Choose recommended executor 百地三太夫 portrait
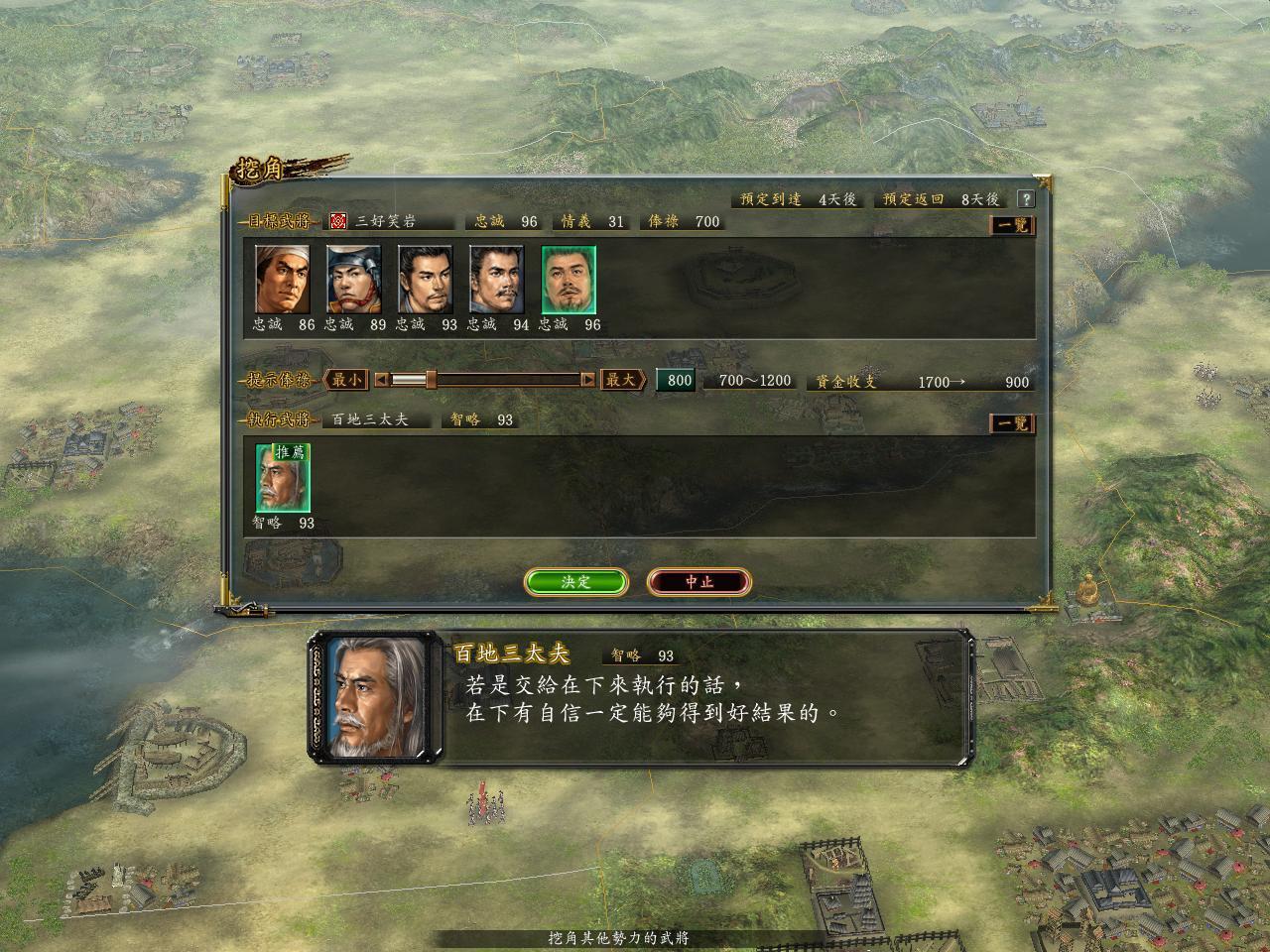 click(x=283, y=478)
